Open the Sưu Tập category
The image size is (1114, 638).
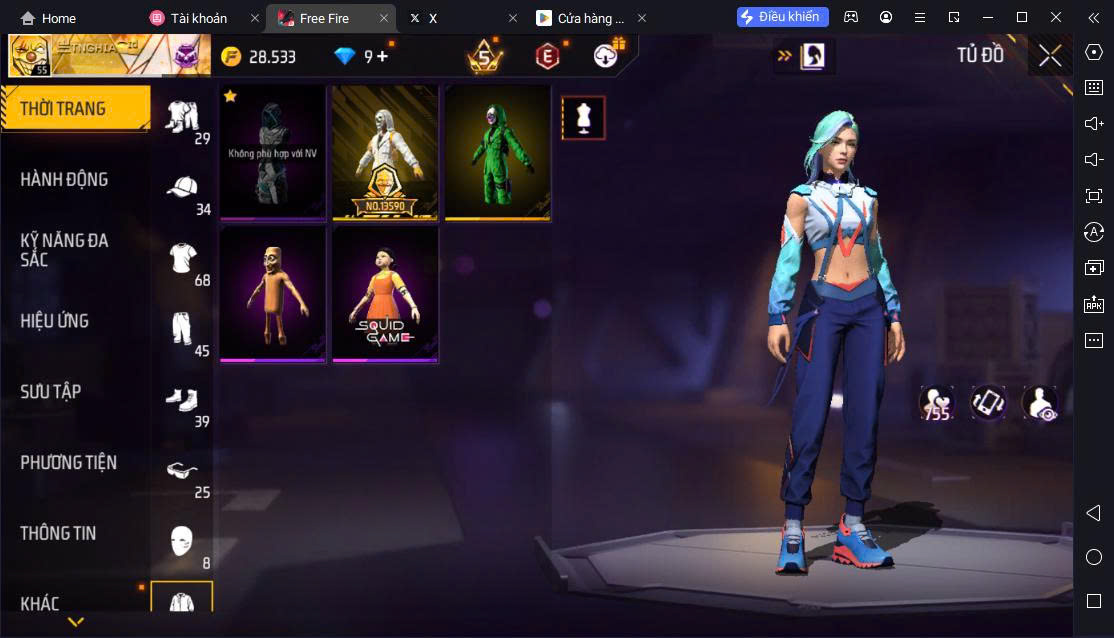(x=51, y=392)
